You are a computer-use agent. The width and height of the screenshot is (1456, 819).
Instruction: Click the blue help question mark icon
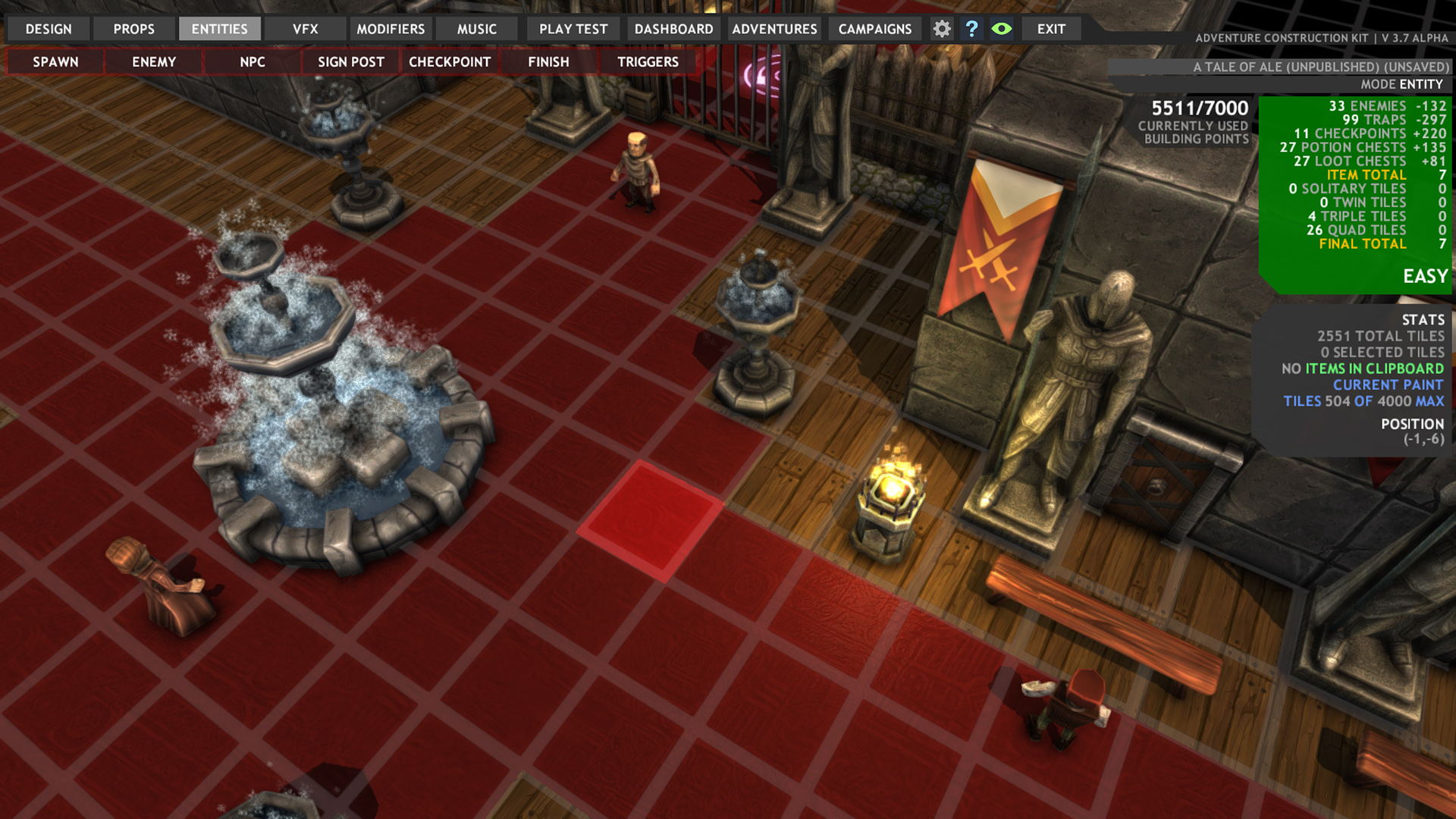(972, 29)
